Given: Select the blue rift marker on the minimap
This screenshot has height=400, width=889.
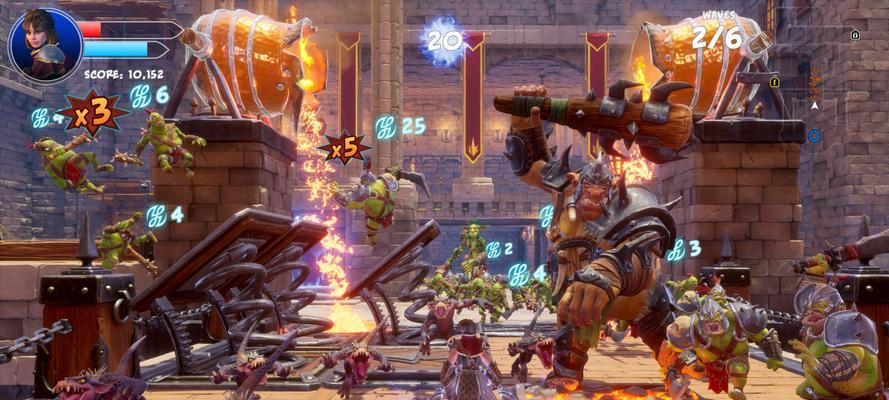Looking at the screenshot, I should pos(814,135).
